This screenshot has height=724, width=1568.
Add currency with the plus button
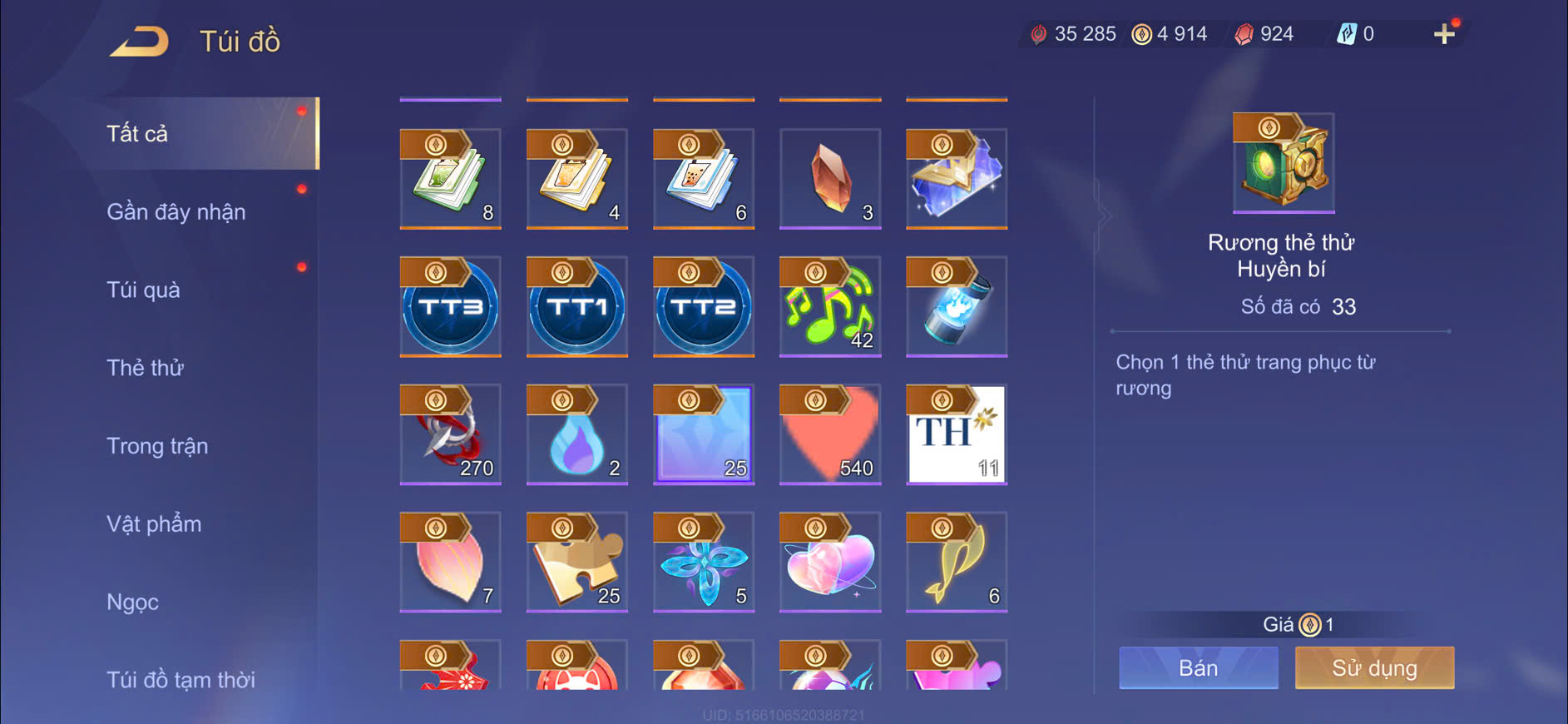coord(1444,34)
